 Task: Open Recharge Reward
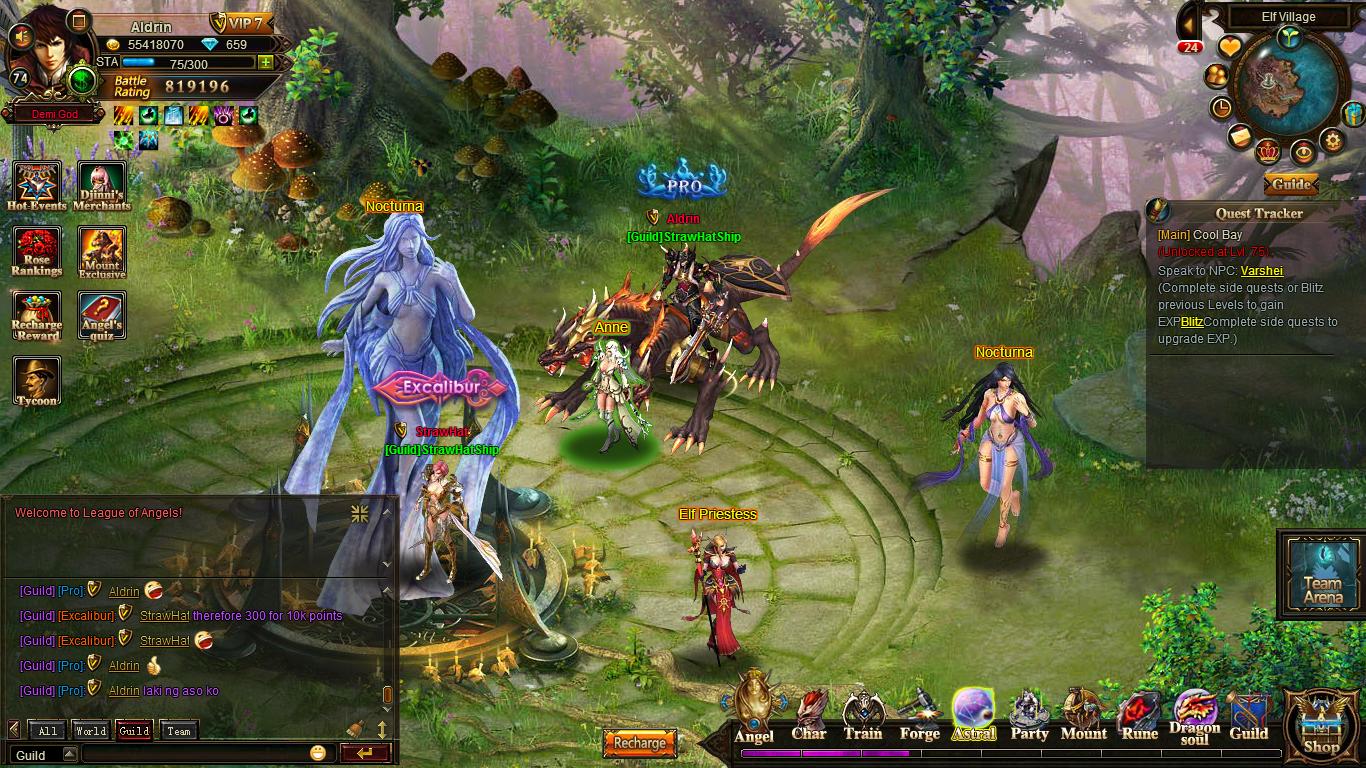(37, 316)
